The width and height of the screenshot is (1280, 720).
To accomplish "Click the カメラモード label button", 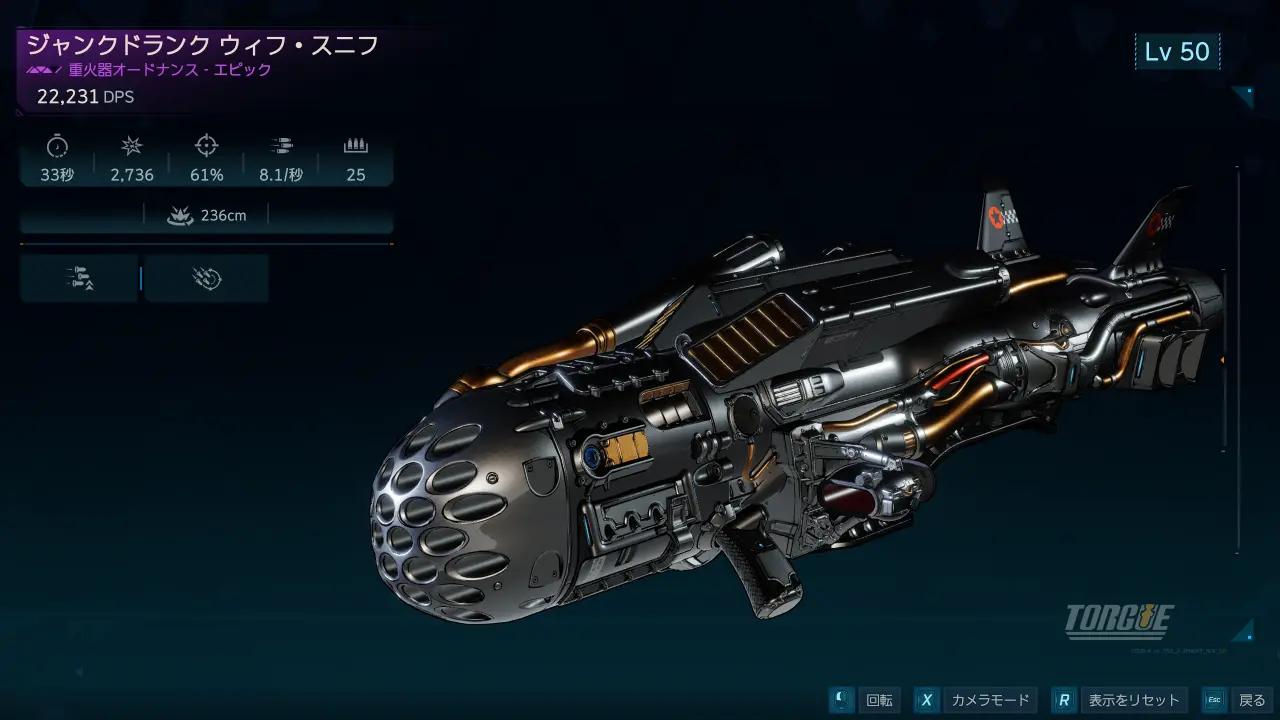I will tap(990, 700).
